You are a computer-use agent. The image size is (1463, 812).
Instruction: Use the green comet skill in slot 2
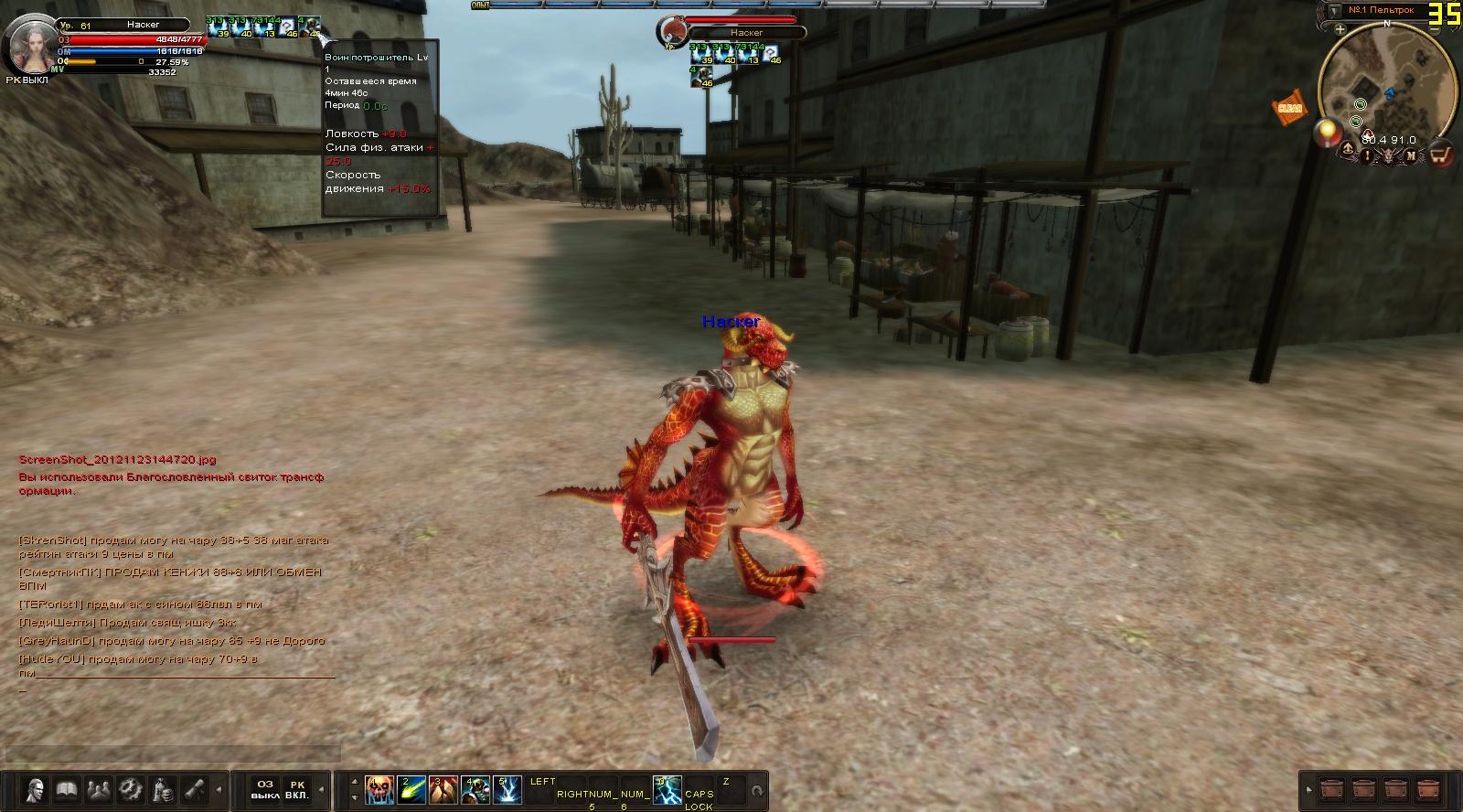(x=411, y=789)
